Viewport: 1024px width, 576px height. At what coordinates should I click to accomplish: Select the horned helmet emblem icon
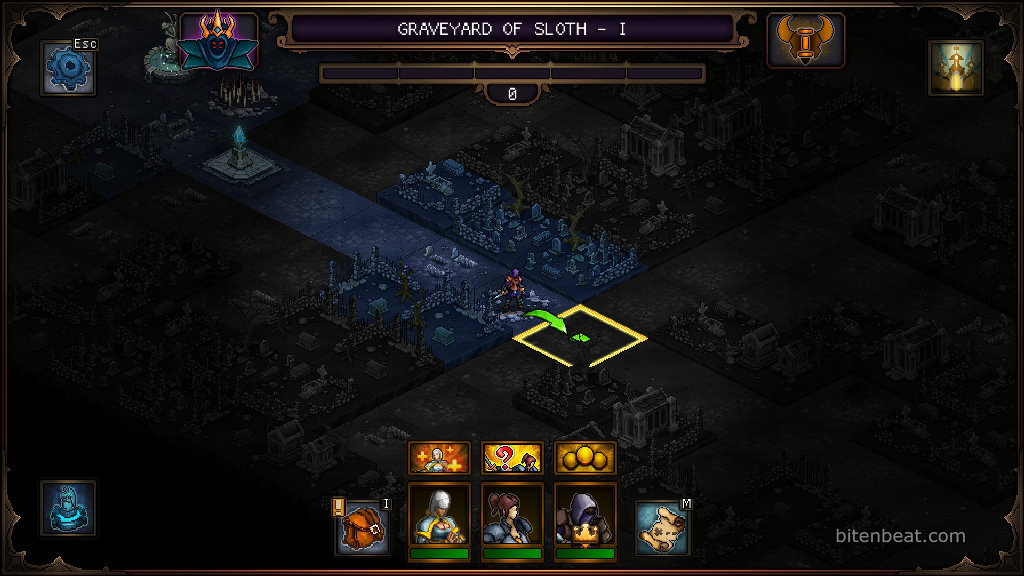[x=805, y=41]
